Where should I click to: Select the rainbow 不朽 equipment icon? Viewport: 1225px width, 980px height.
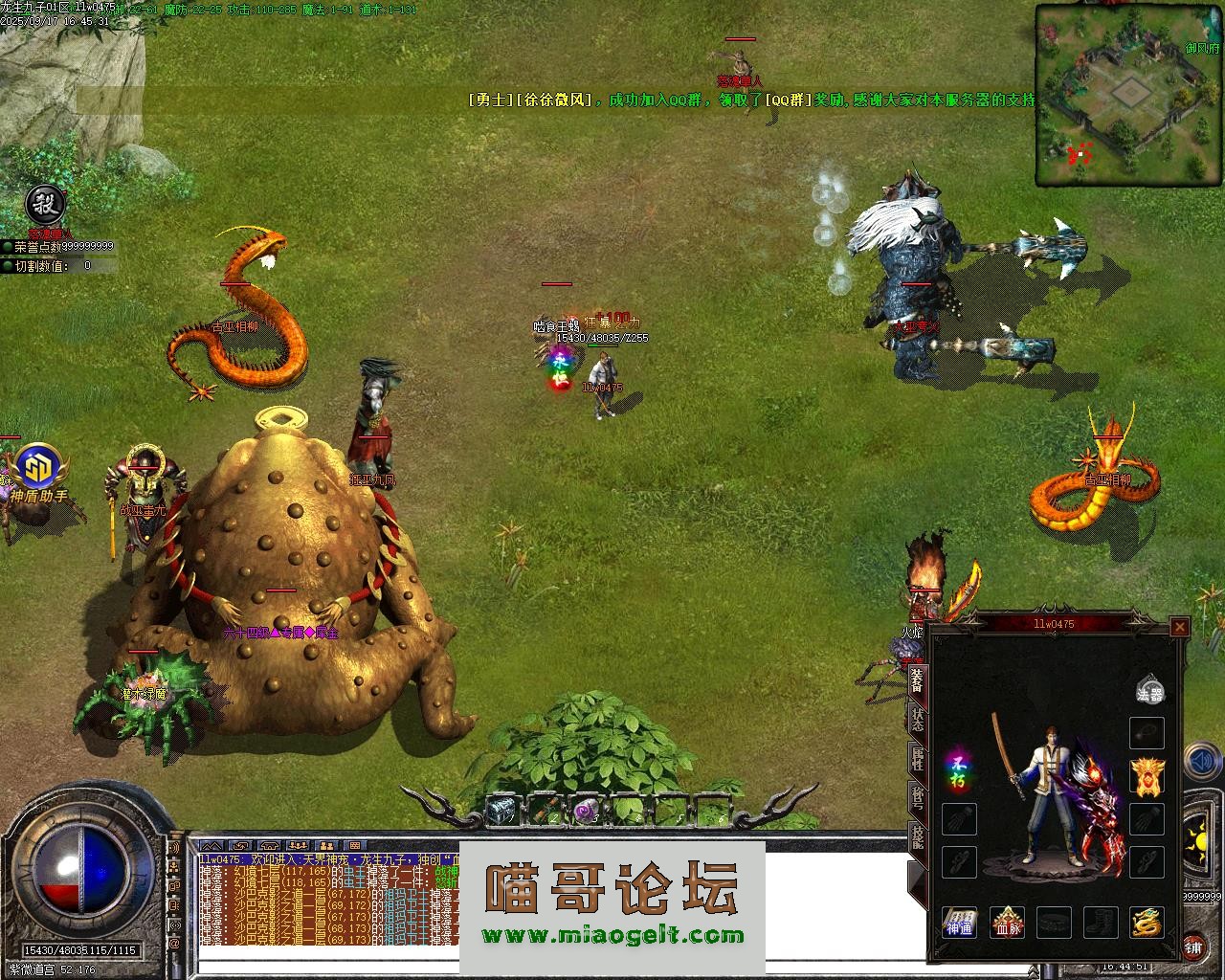[x=958, y=770]
